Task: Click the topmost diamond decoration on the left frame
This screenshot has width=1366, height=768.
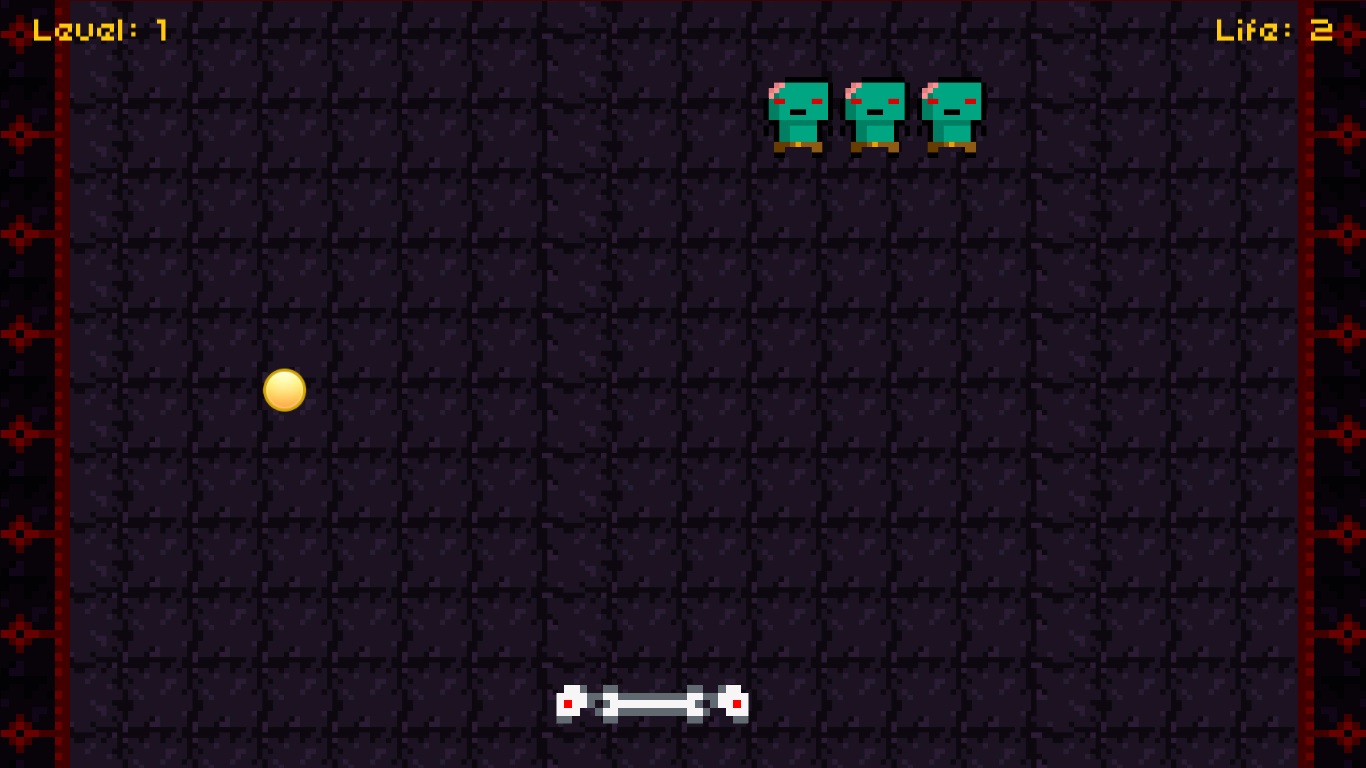Action: [20, 33]
